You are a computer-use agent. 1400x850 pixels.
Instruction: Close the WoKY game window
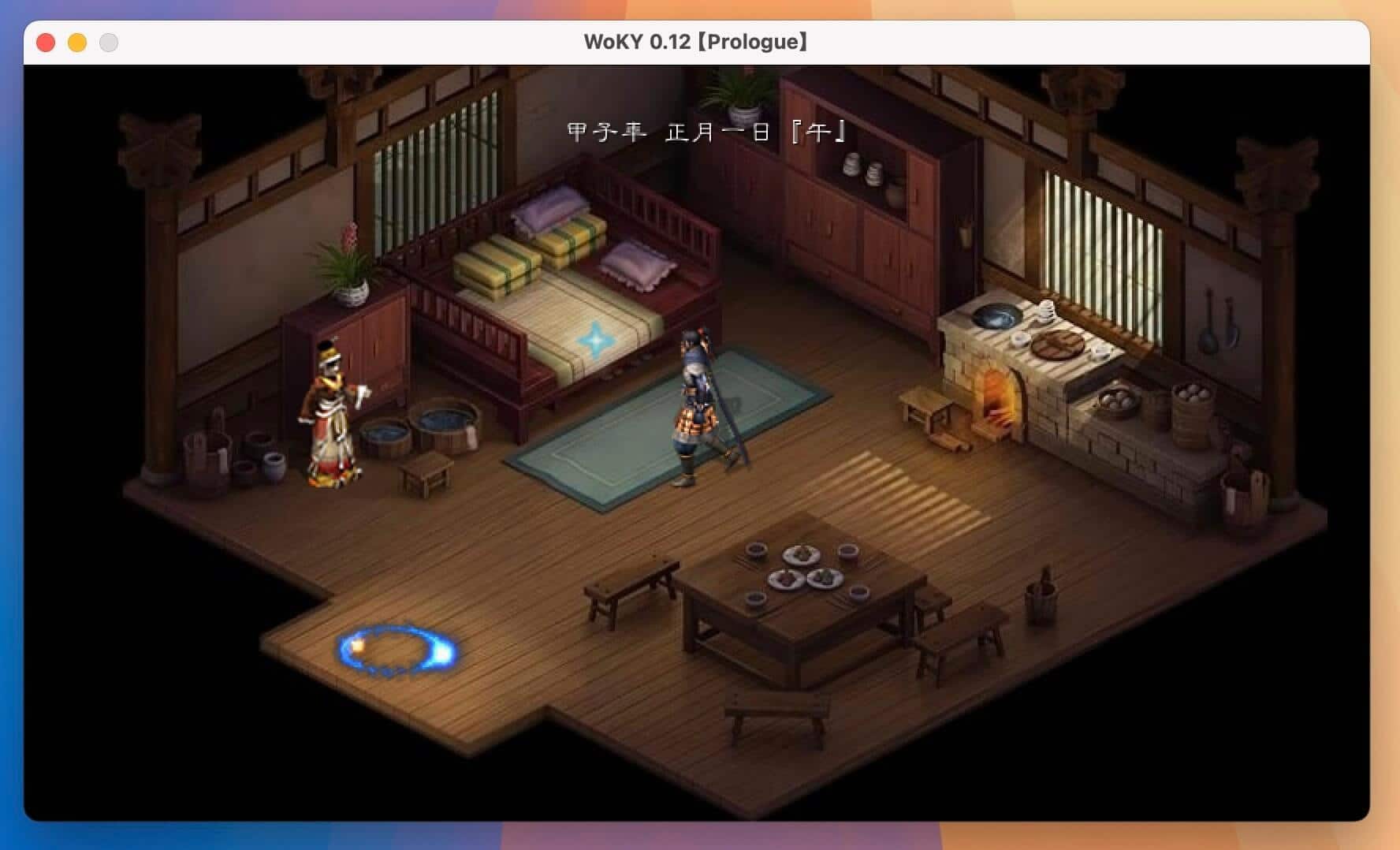(46, 43)
